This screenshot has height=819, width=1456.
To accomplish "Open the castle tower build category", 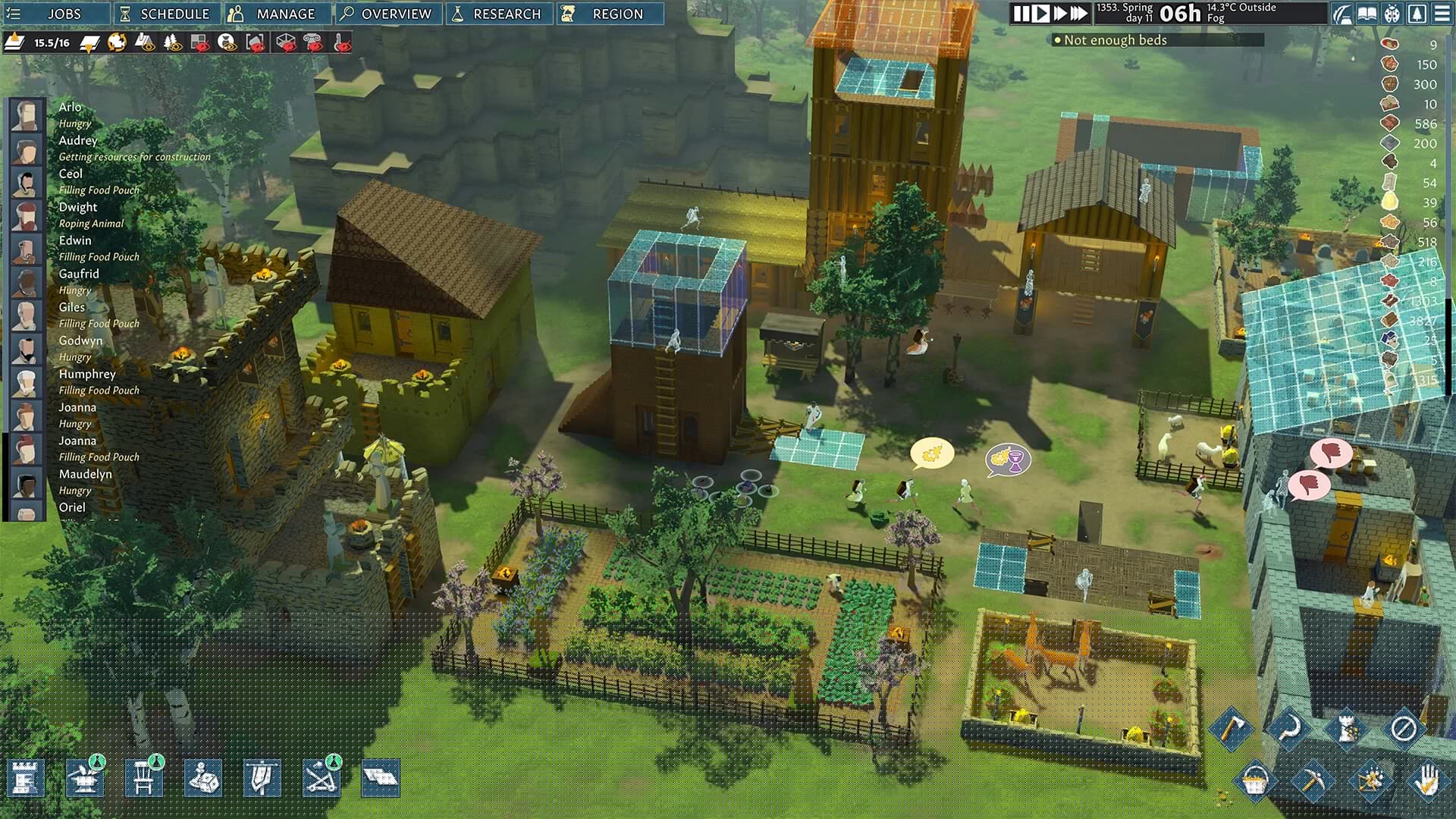I will tap(26, 778).
